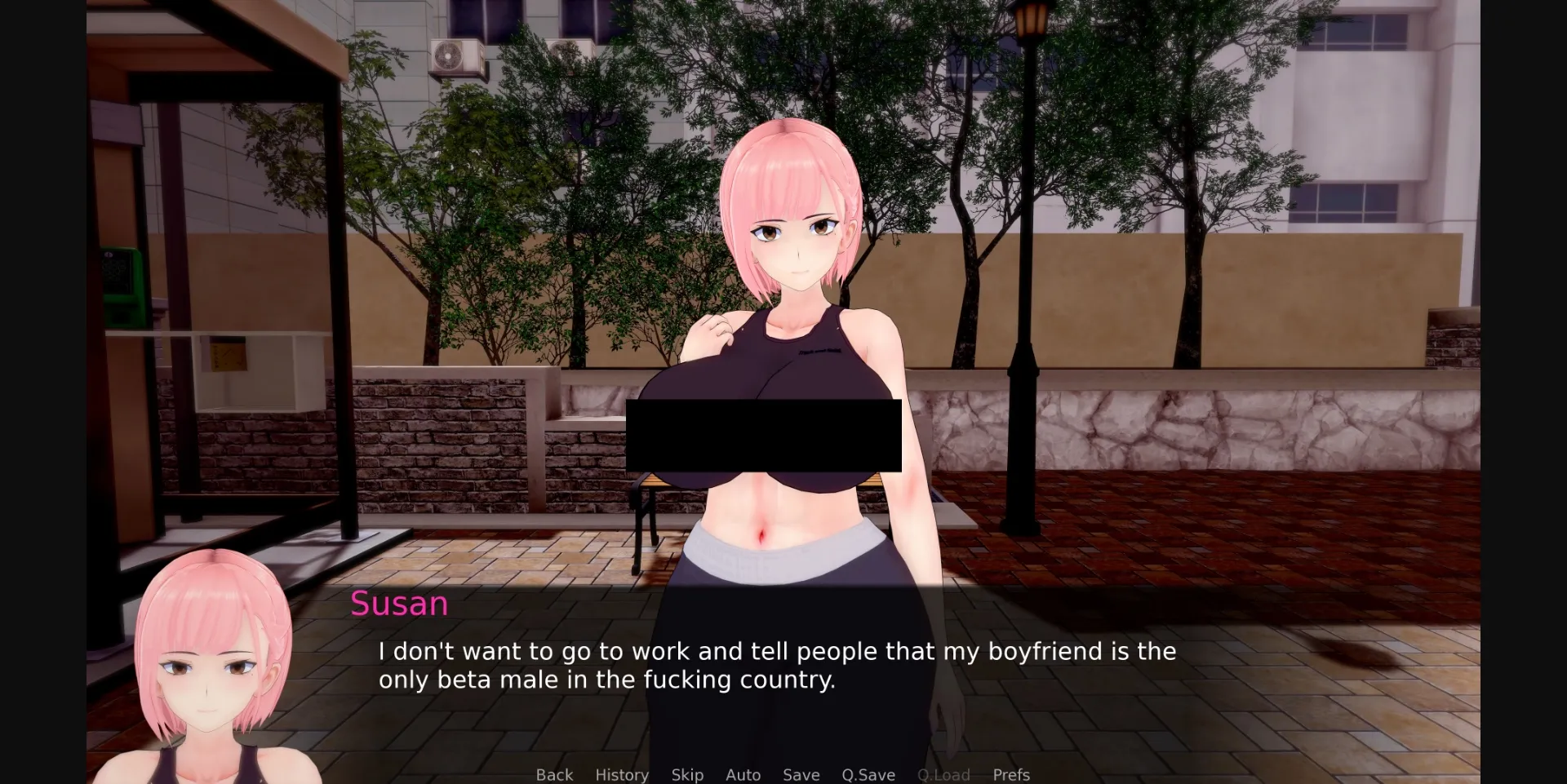
Task: Click the Skip label in the quick menu
Action: (x=686, y=775)
